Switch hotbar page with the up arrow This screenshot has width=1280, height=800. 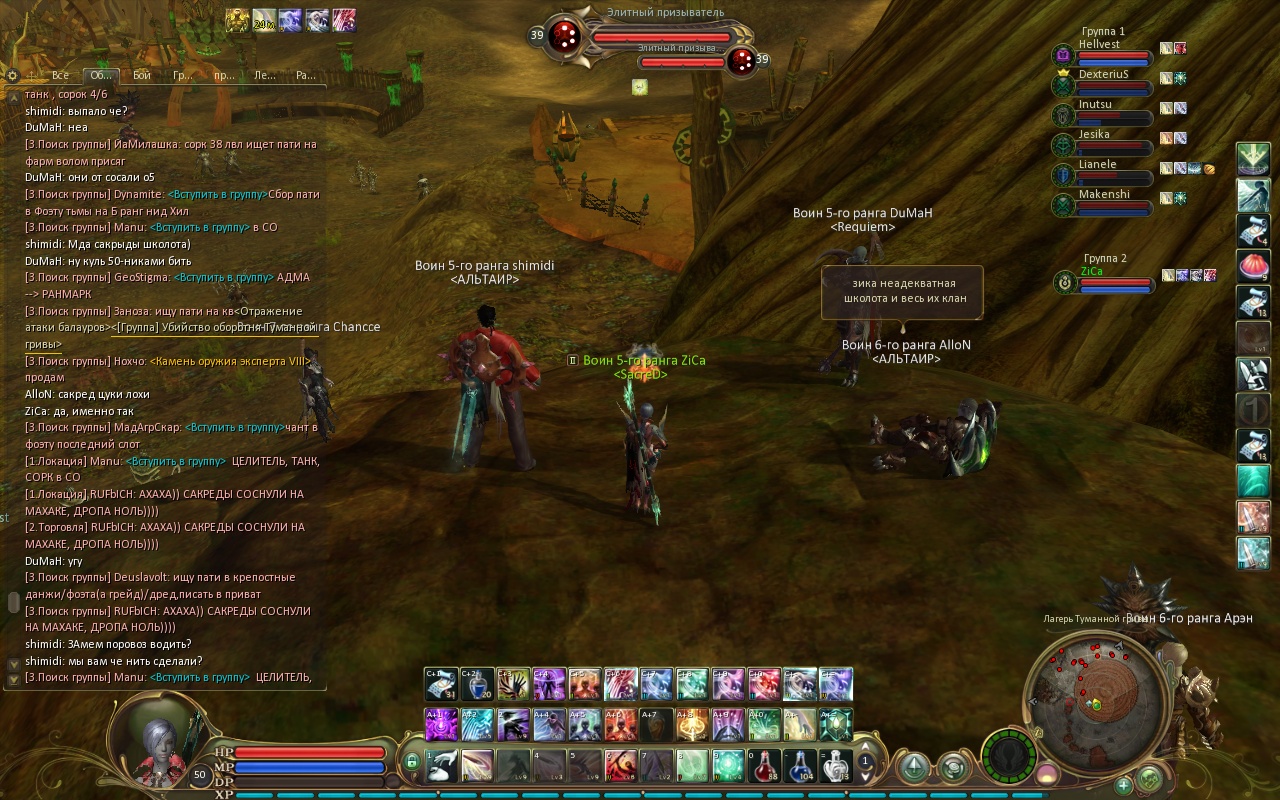tap(866, 747)
